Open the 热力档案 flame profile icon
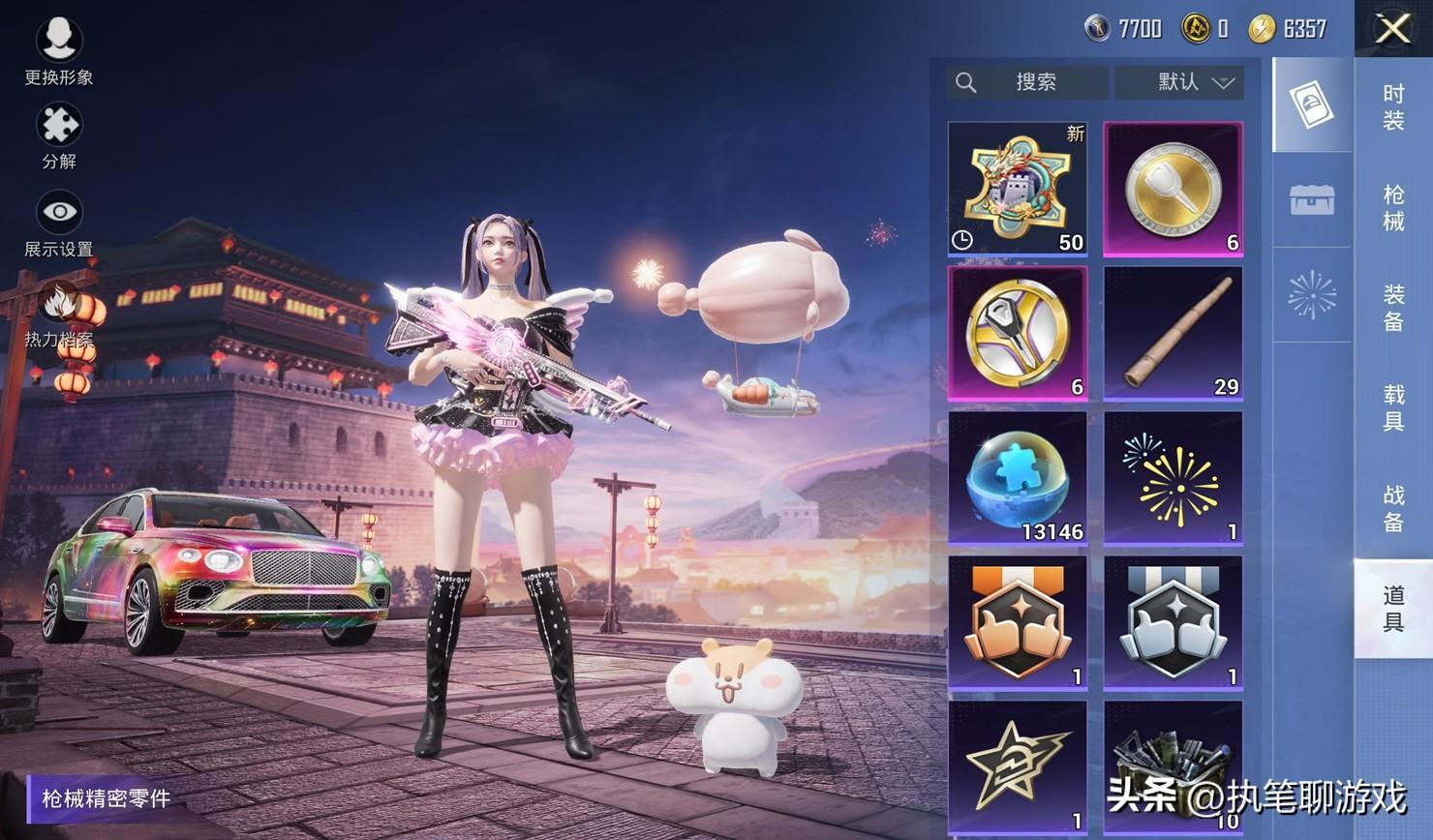 (60, 308)
